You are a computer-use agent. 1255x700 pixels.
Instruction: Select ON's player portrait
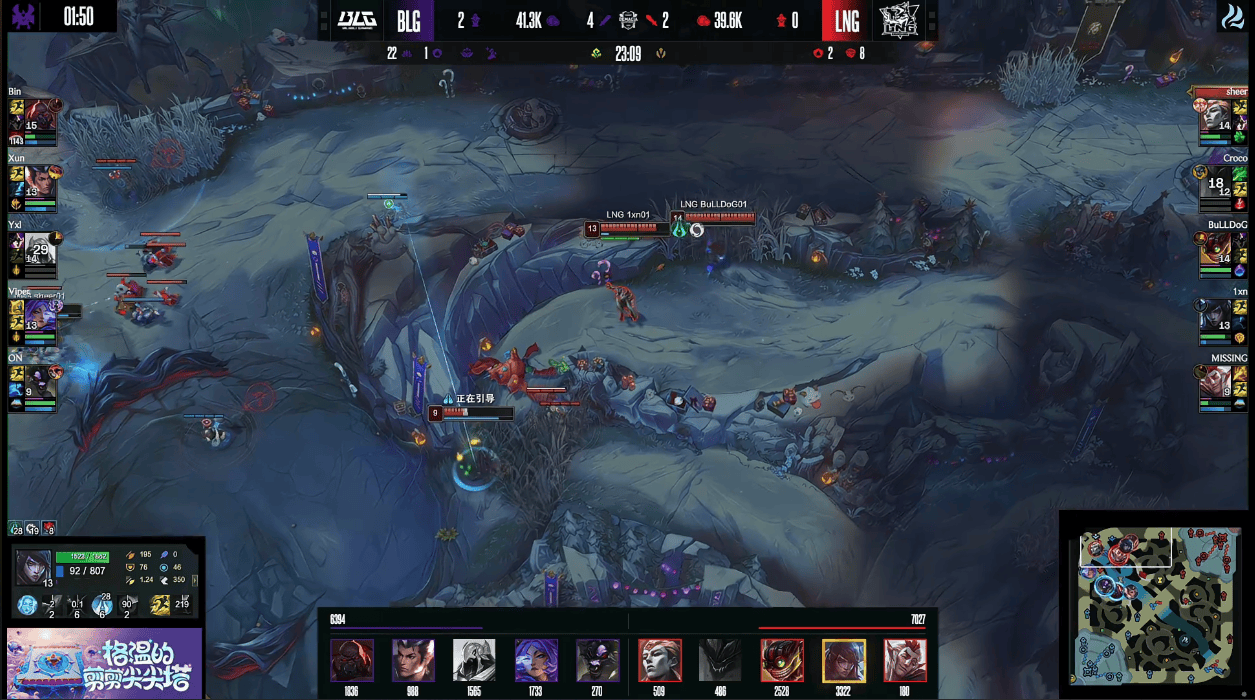click(40, 383)
